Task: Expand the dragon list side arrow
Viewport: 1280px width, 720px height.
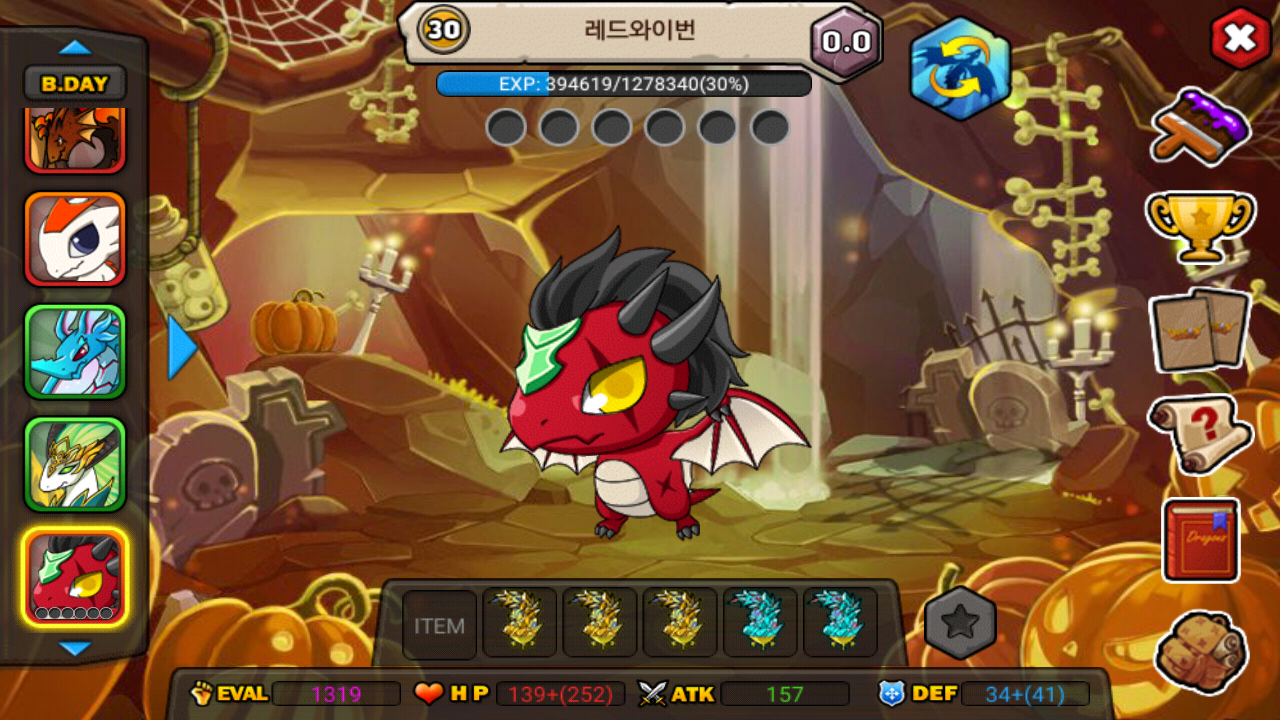Action: tap(182, 348)
